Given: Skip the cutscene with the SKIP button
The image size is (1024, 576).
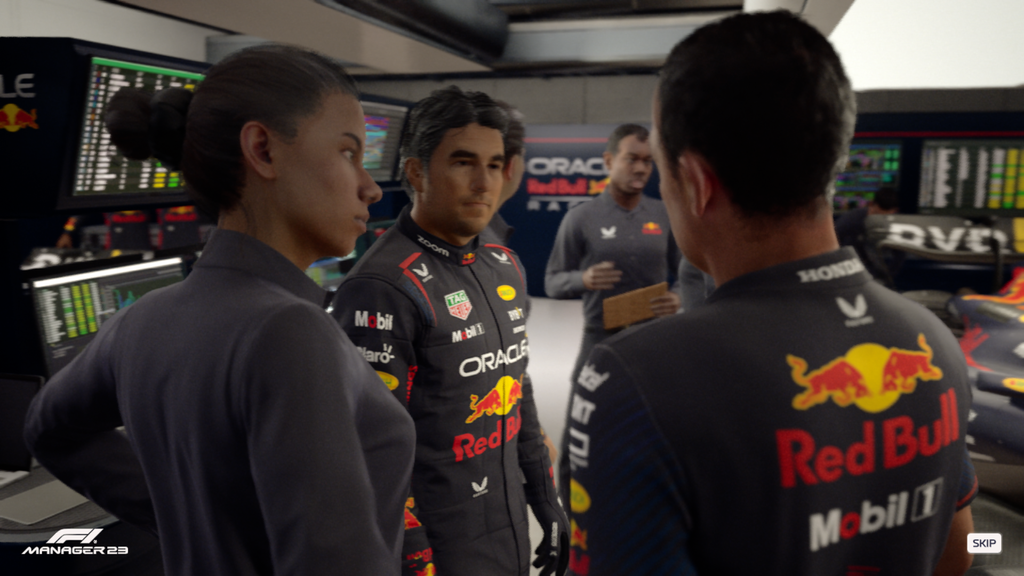Looking at the screenshot, I should 983,543.
